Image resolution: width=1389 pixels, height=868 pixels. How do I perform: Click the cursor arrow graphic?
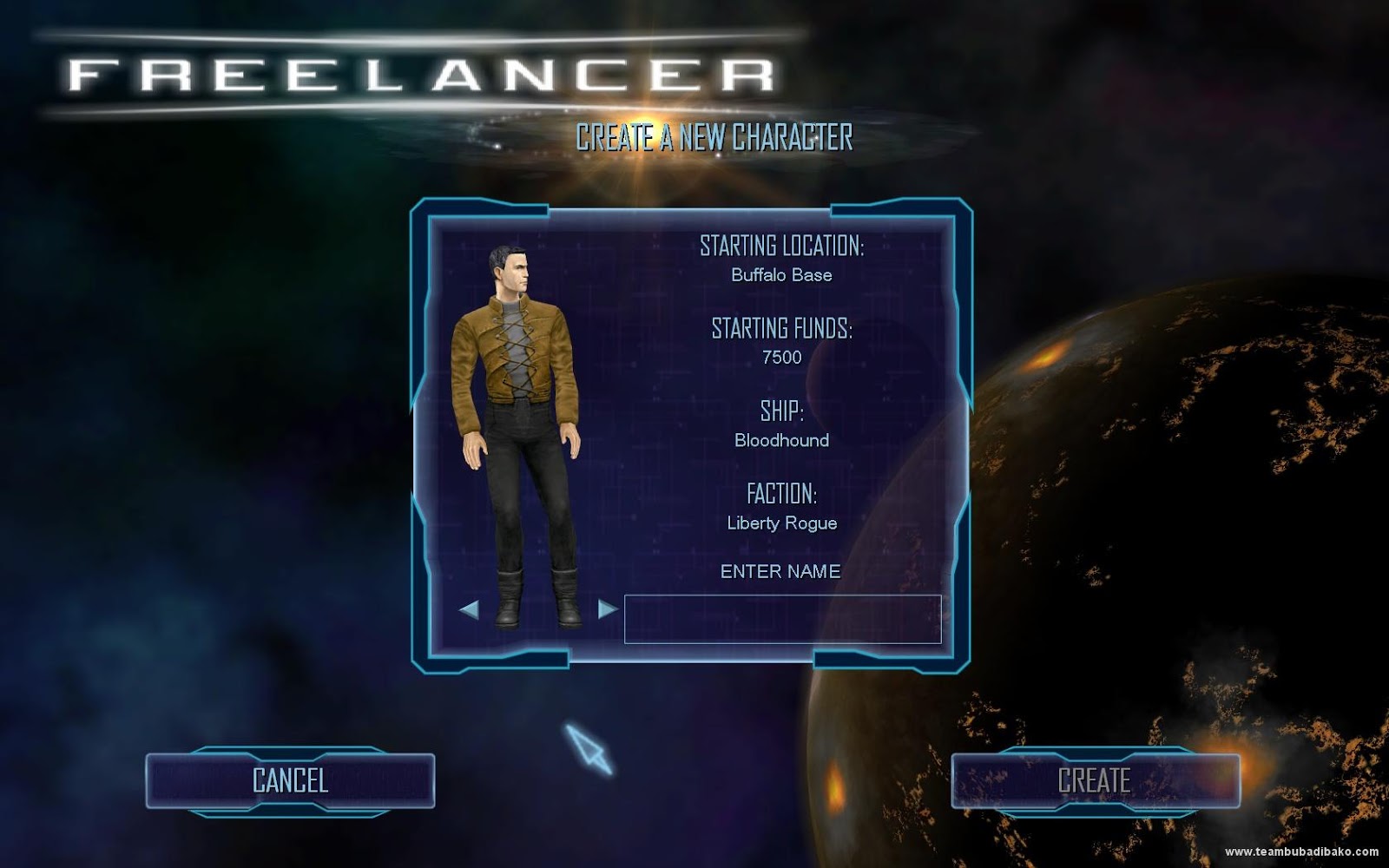[590, 746]
